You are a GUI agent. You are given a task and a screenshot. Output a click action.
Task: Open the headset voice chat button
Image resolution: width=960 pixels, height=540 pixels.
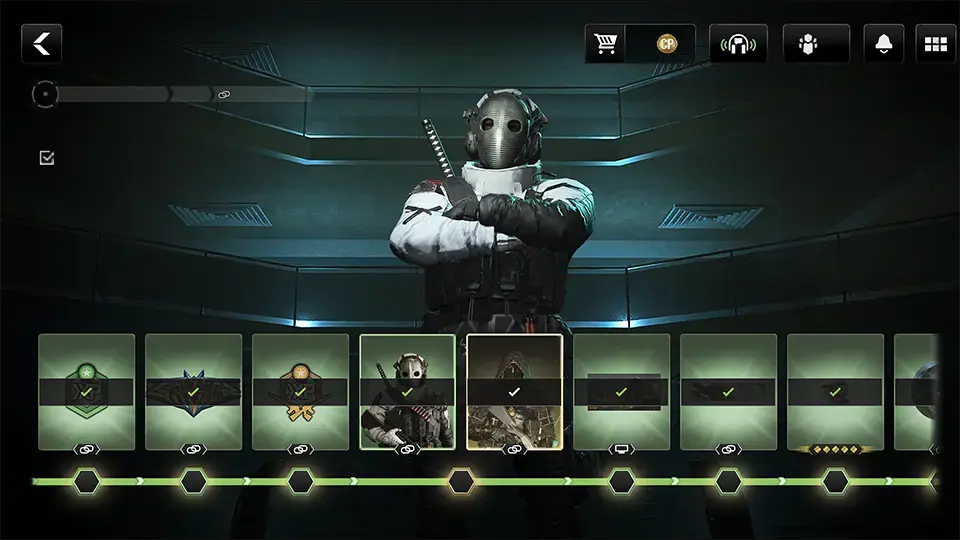click(737, 44)
